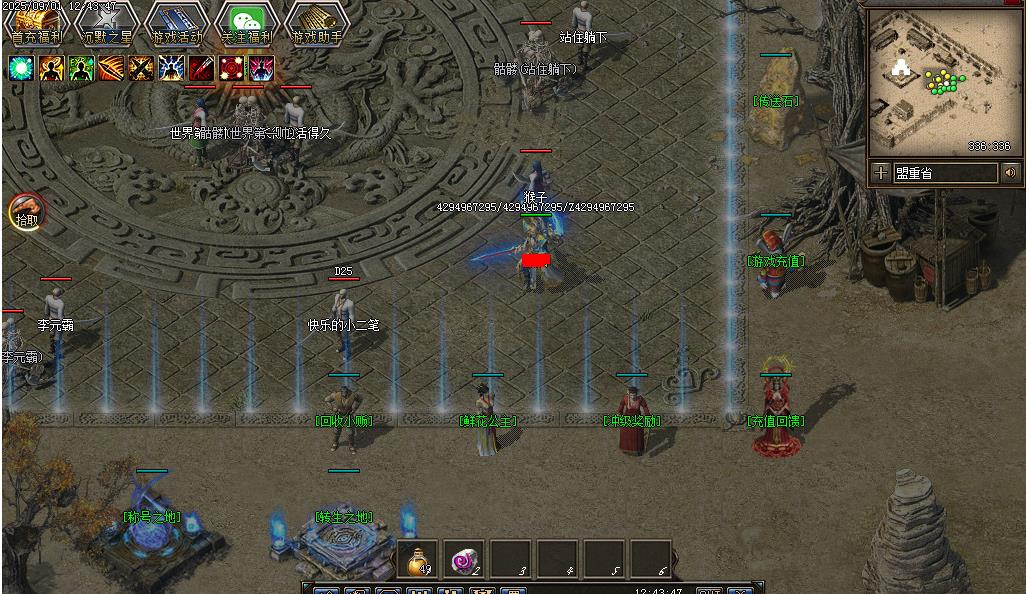Select the green EXP figure buff icon

[x=81, y=68]
